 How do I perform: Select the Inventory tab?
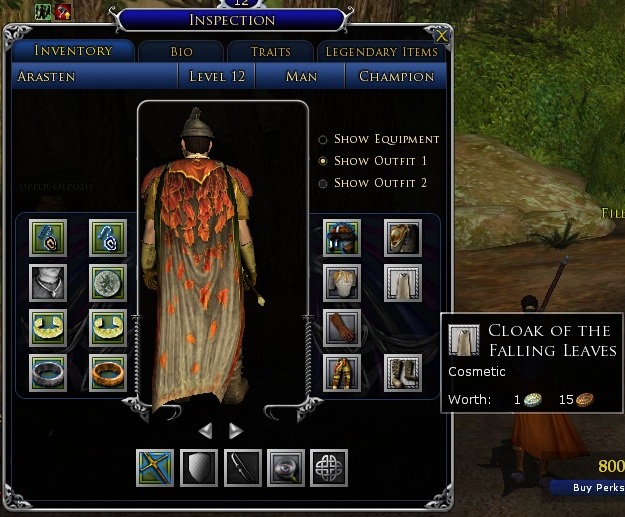tap(73, 50)
